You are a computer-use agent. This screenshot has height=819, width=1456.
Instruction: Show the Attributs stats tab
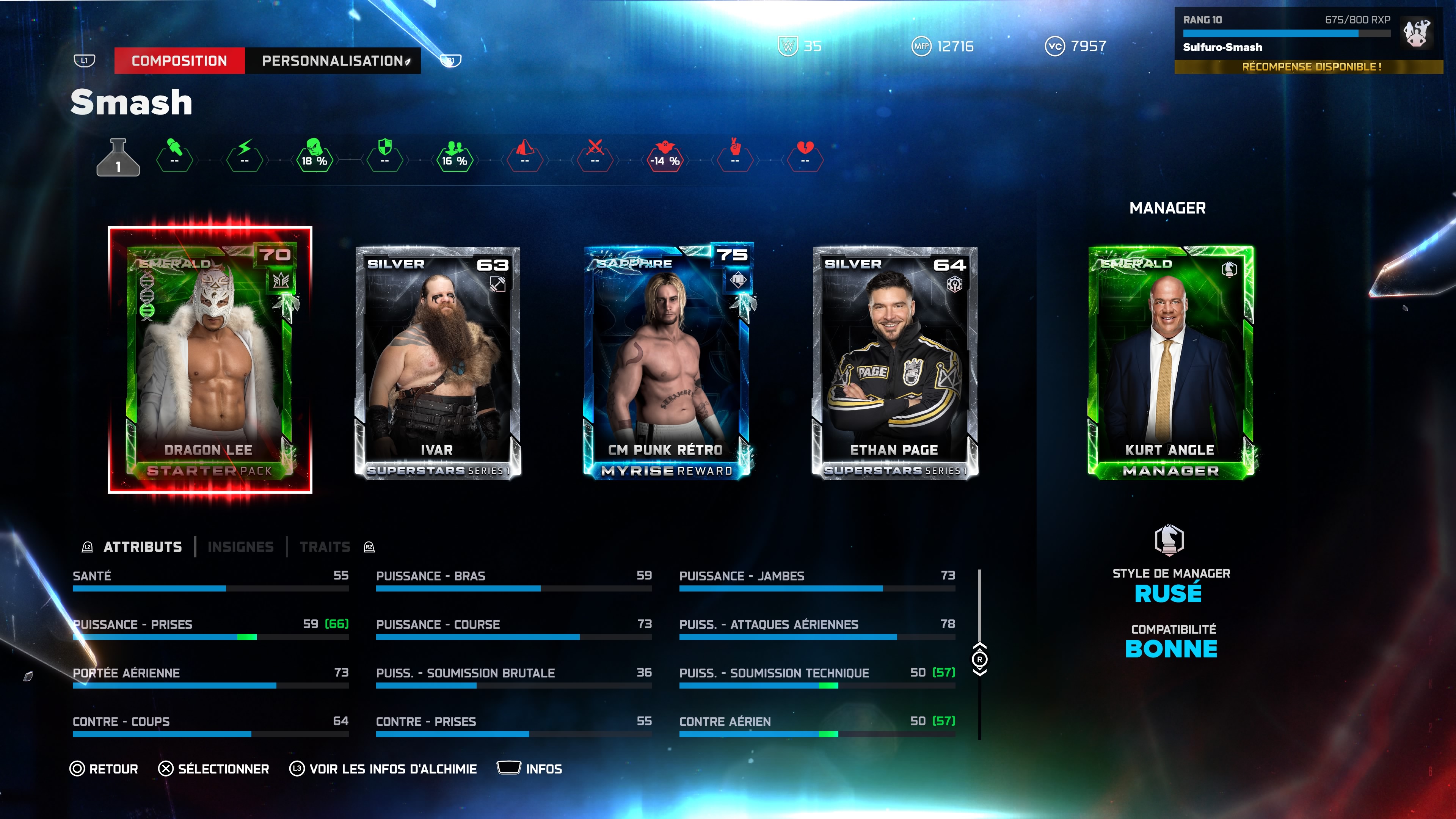click(x=143, y=547)
